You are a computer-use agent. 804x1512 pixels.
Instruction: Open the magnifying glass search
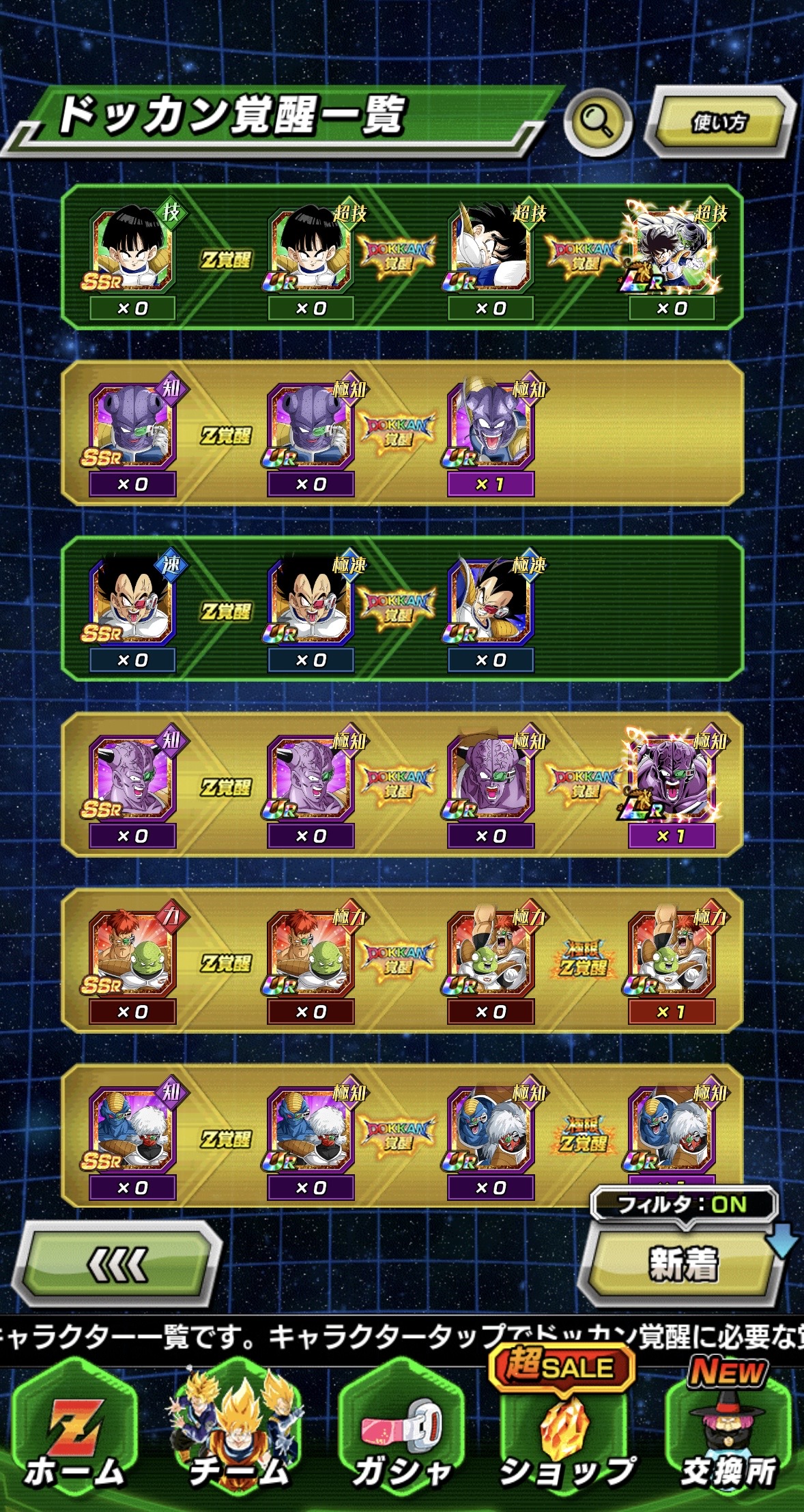pos(597,122)
